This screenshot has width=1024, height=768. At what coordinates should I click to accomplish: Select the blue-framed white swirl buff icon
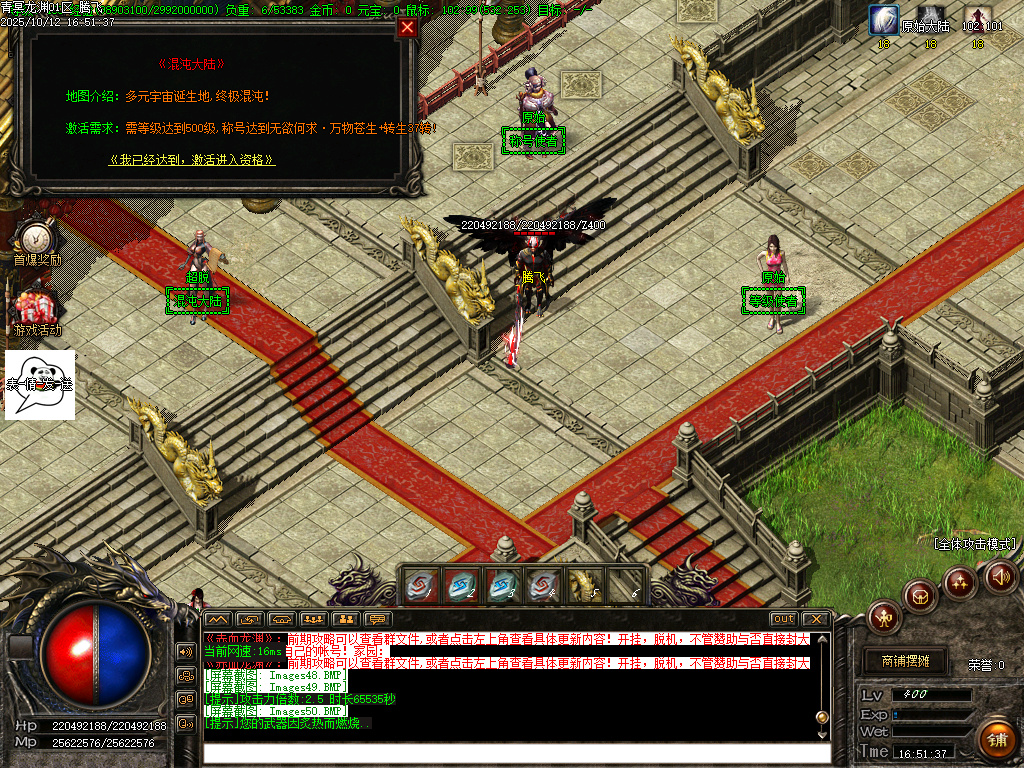[x=884, y=20]
